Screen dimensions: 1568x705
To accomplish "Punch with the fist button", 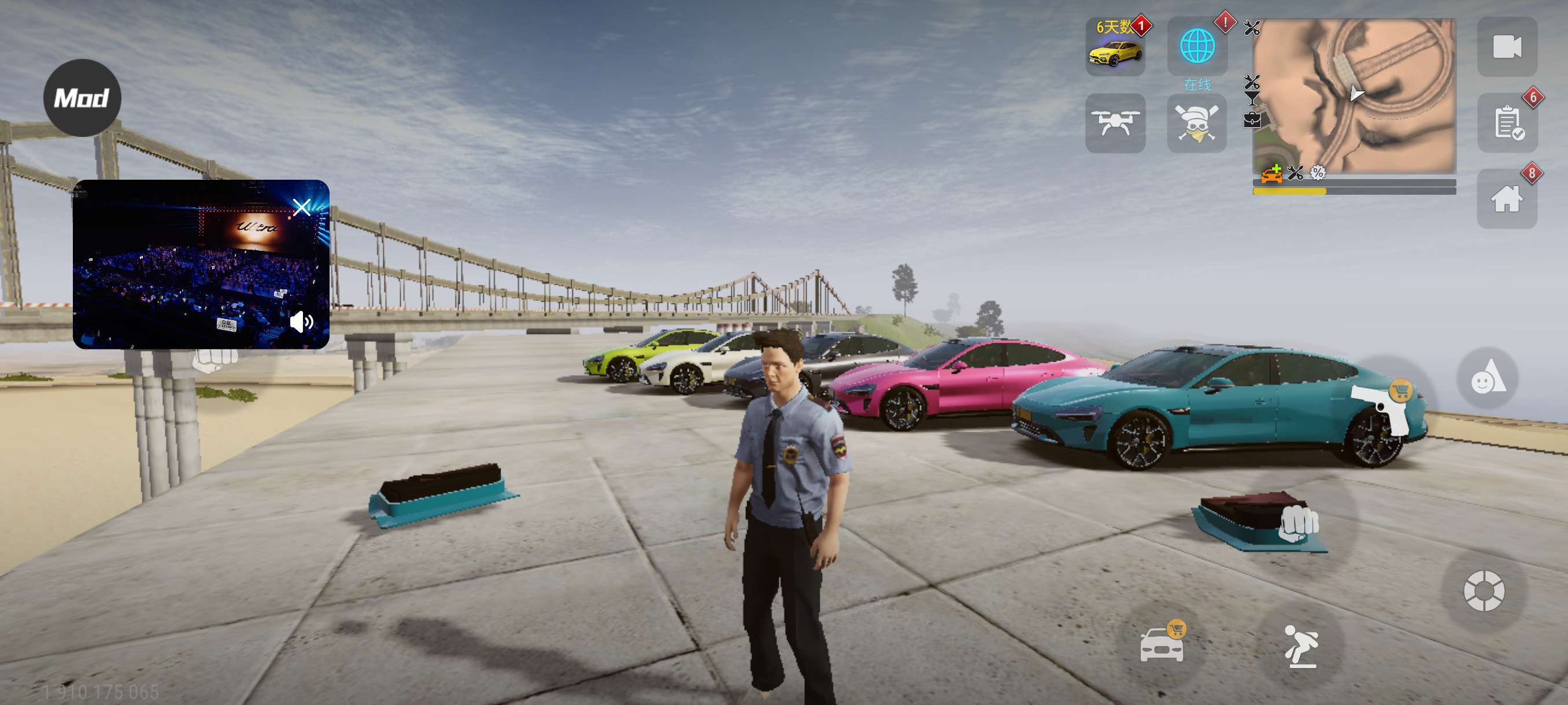I will tap(1298, 523).
